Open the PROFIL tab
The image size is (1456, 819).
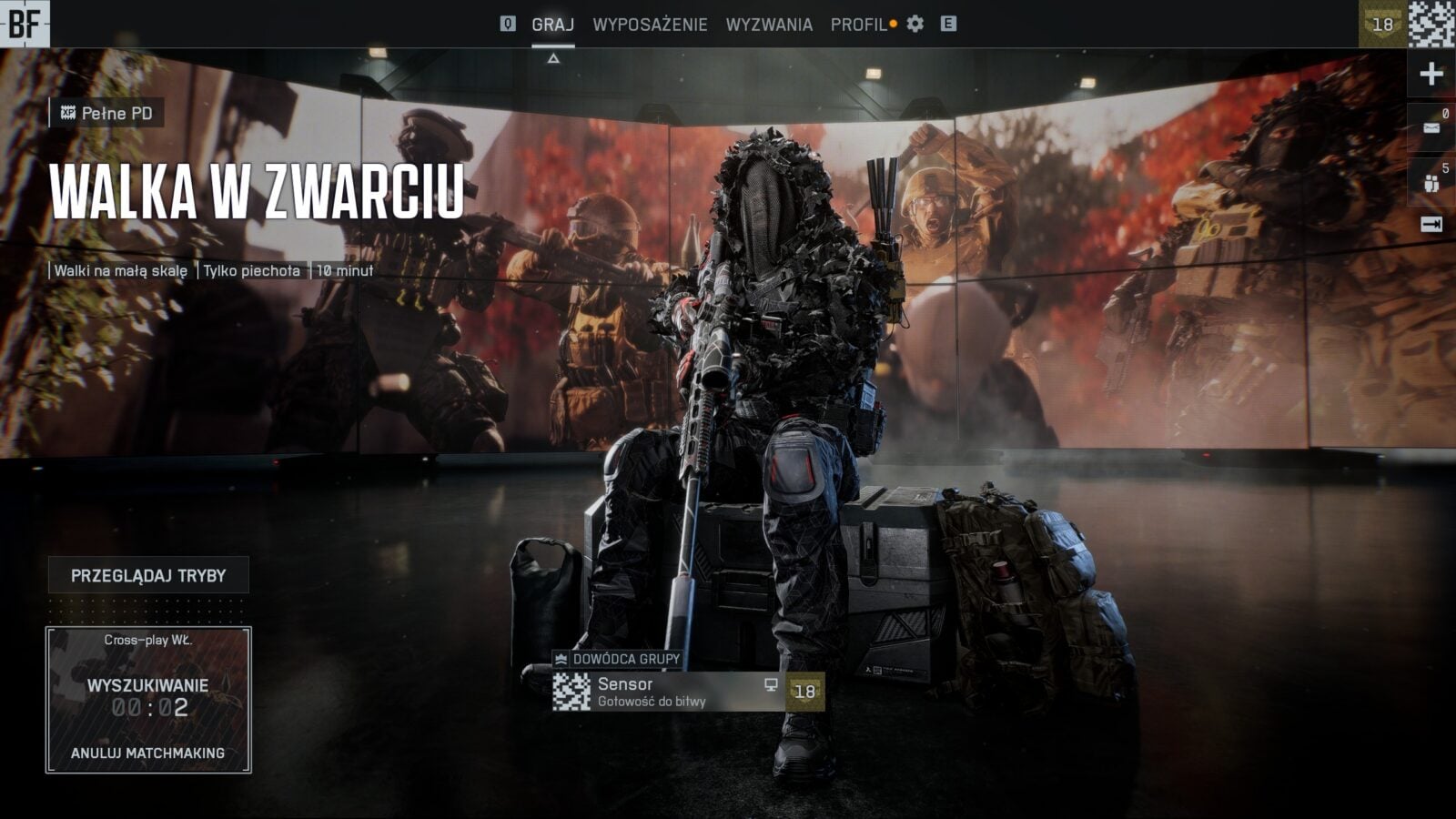coord(858,25)
